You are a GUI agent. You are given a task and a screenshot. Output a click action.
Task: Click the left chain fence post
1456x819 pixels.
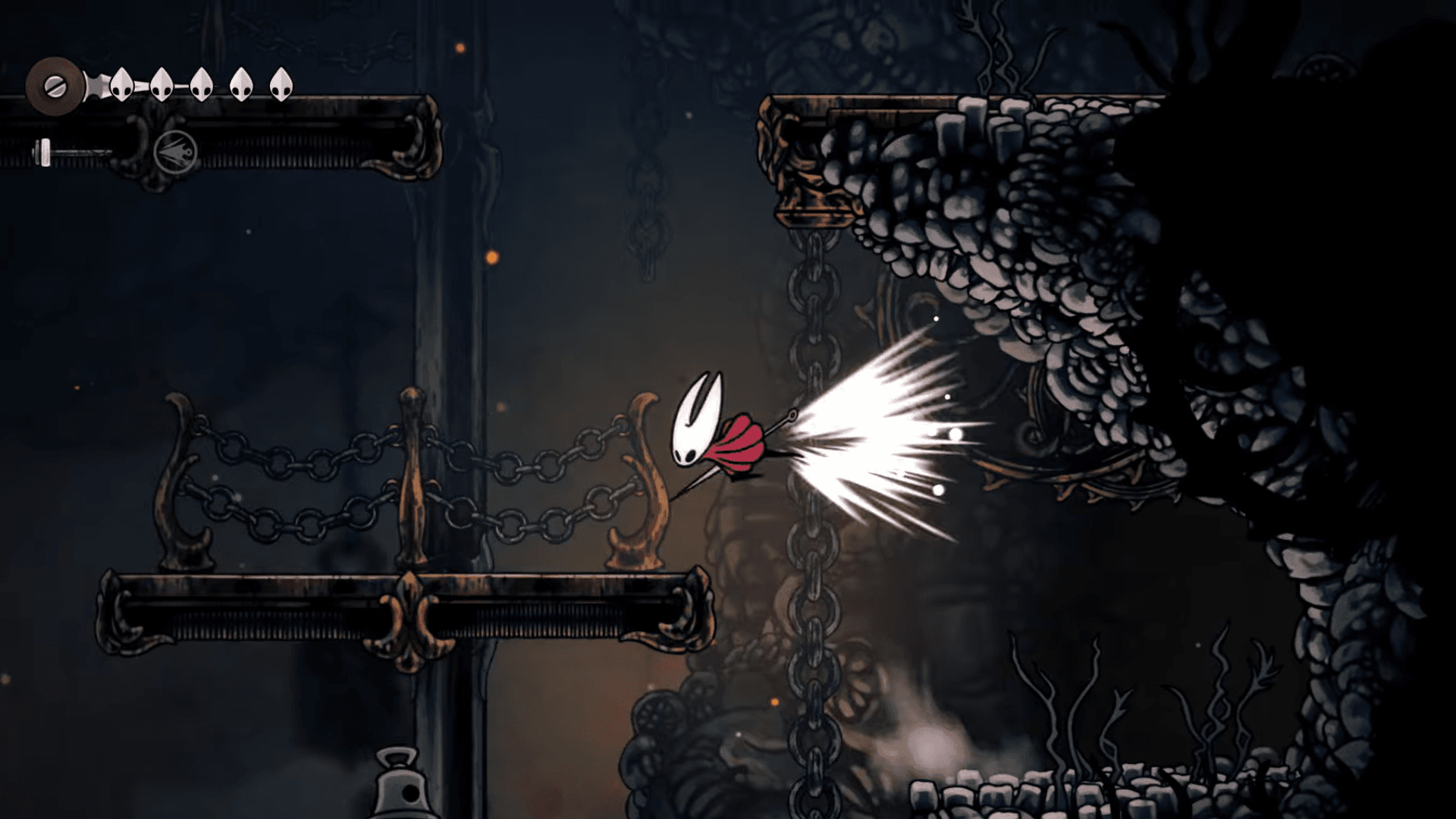tap(177, 470)
